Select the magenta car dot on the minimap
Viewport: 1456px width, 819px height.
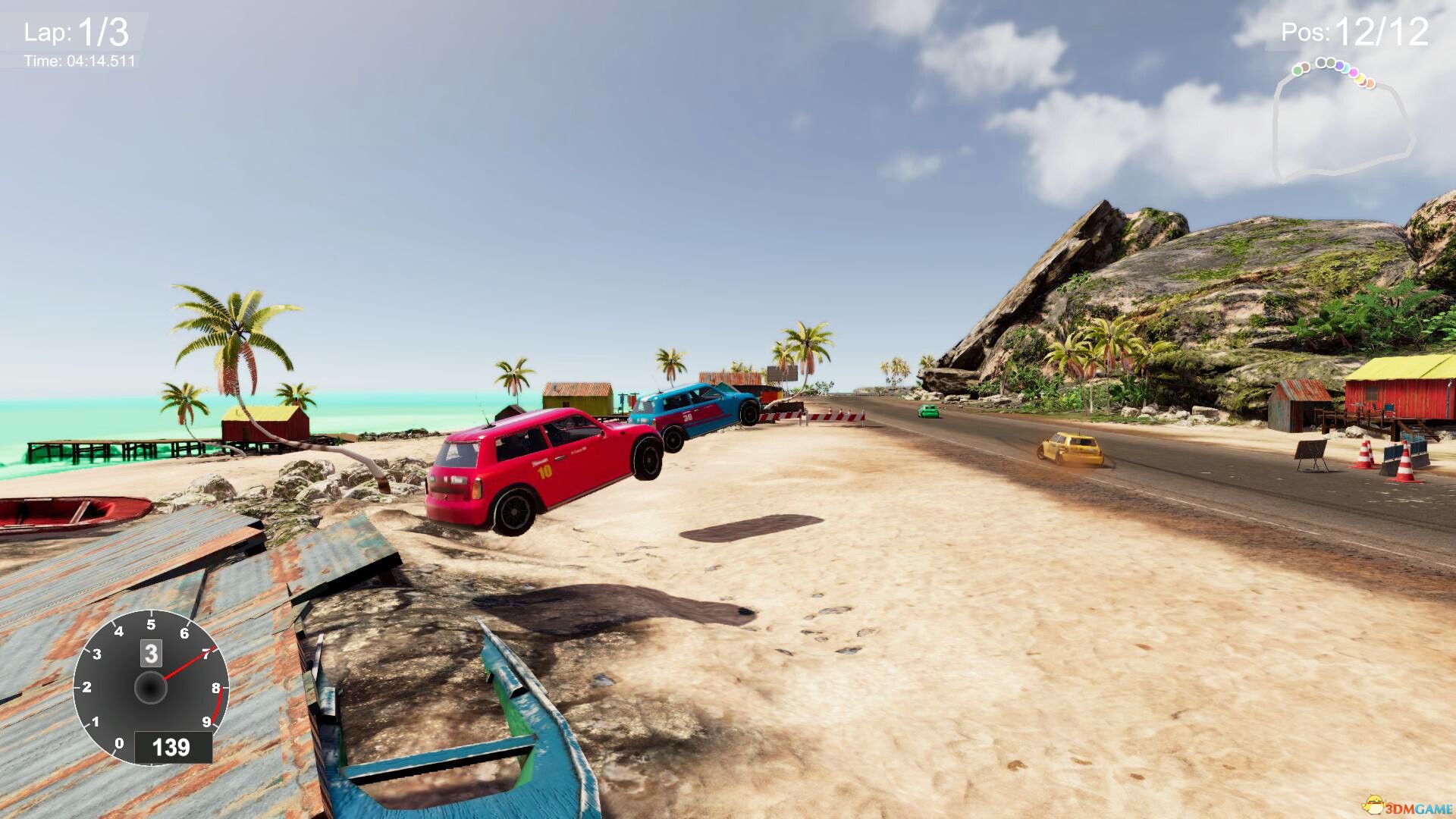(x=1354, y=72)
